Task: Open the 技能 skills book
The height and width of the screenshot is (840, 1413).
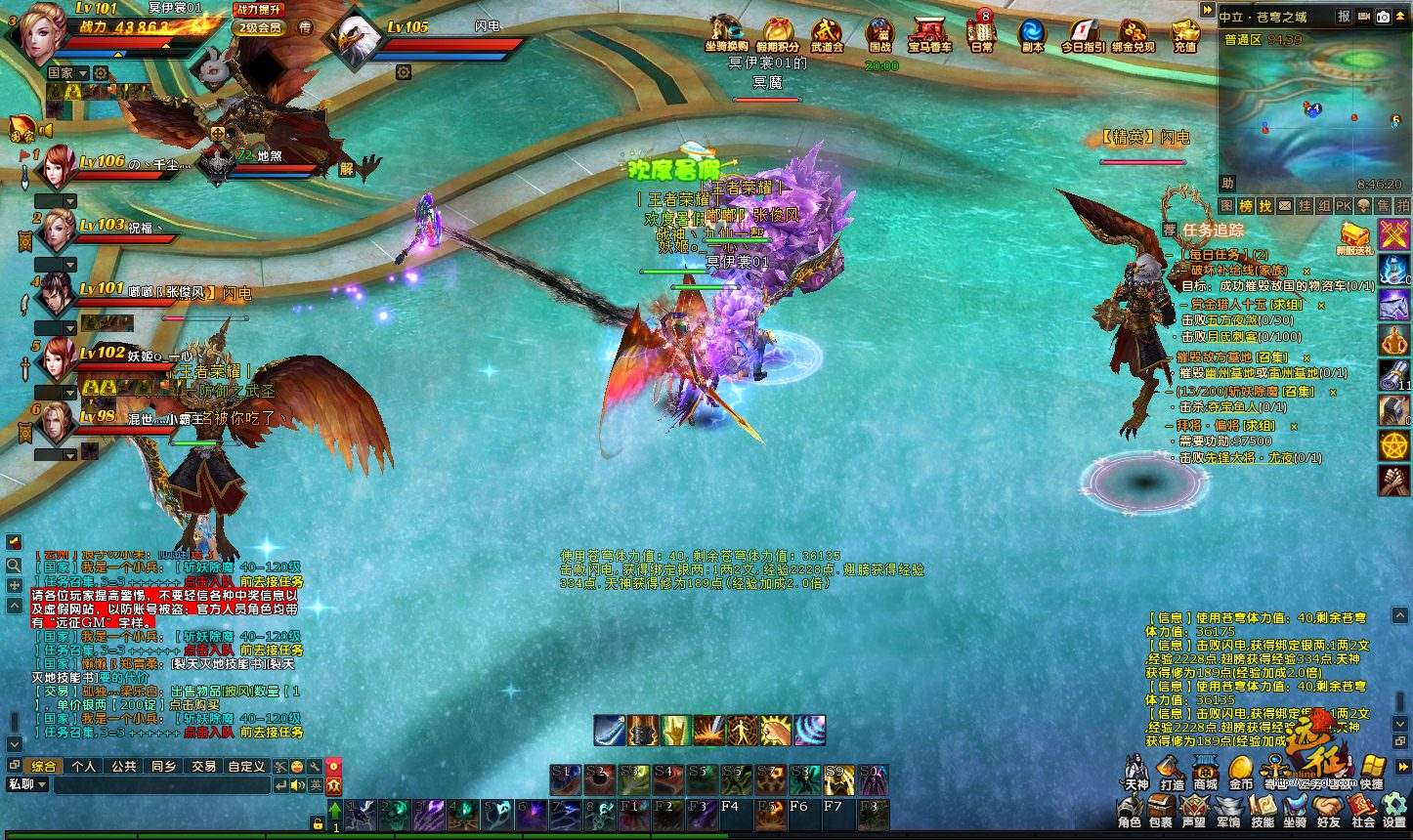Action: pyautogui.click(x=1263, y=811)
